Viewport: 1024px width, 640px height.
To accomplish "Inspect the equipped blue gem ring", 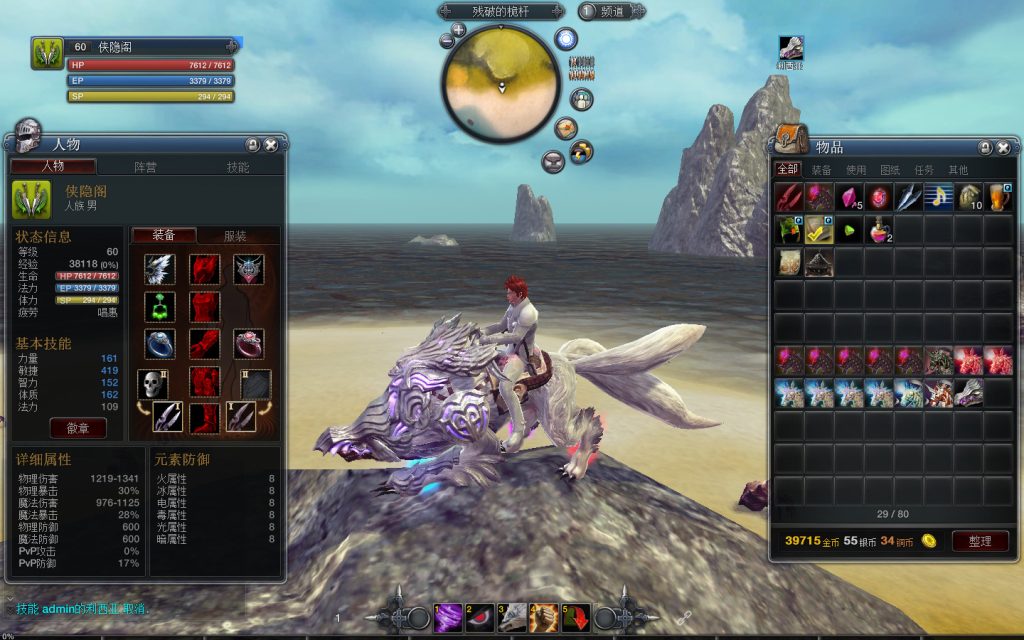I will [160, 343].
